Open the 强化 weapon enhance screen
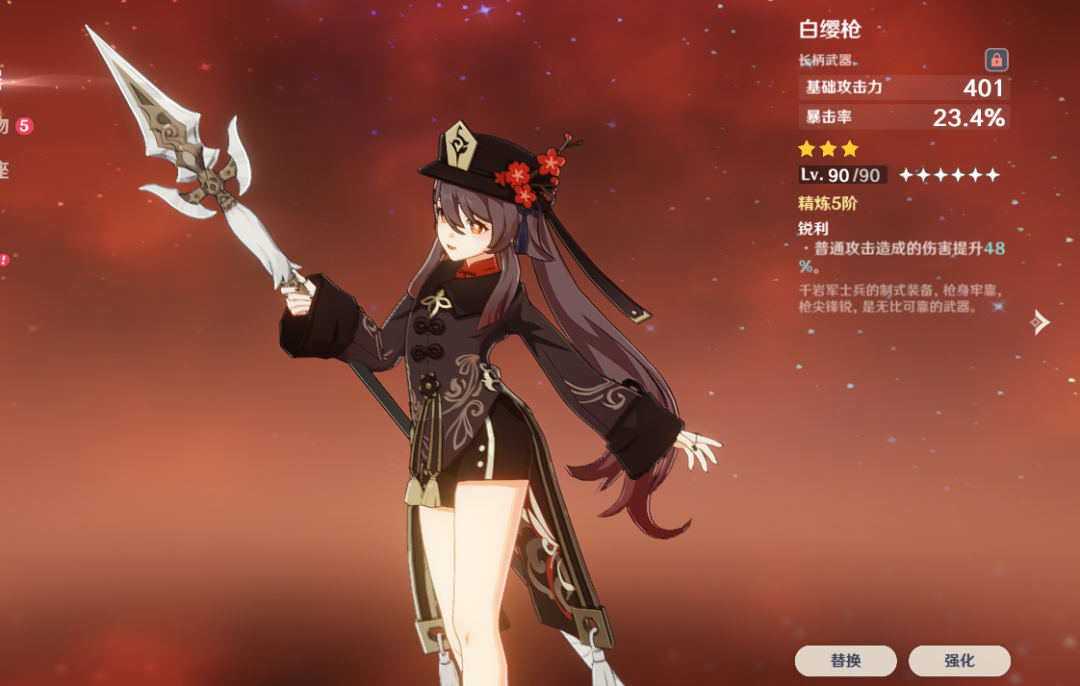This screenshot has height=686, width=1080. [959, 660]
